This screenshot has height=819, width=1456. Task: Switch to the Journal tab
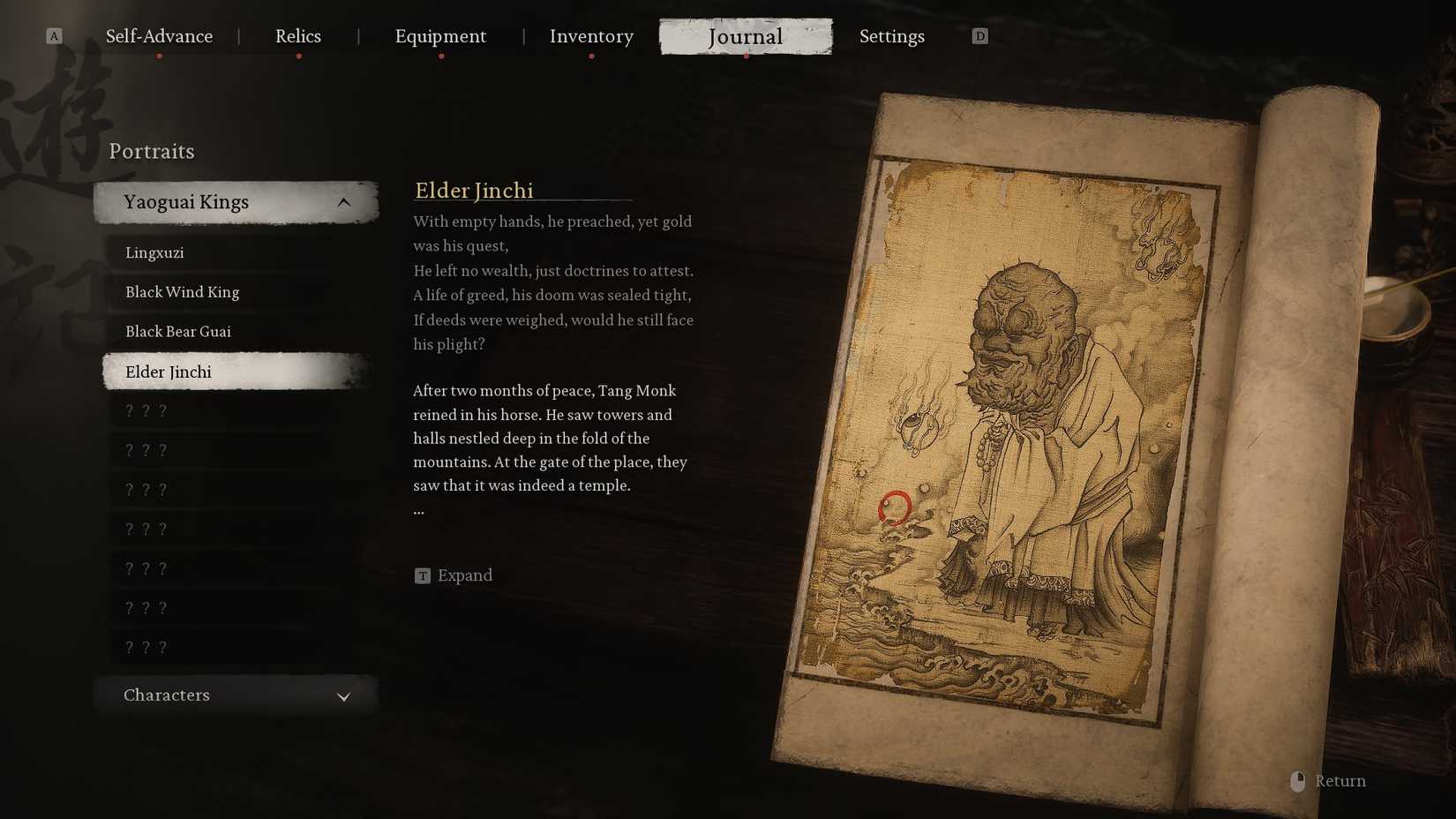[x=746, y=36]
